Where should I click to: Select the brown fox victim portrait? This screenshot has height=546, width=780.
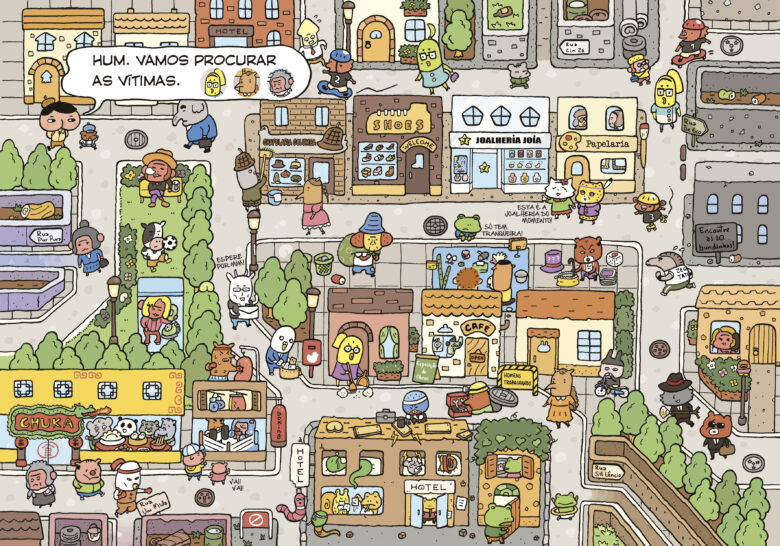pyautogui.click(x=245, y=83)
